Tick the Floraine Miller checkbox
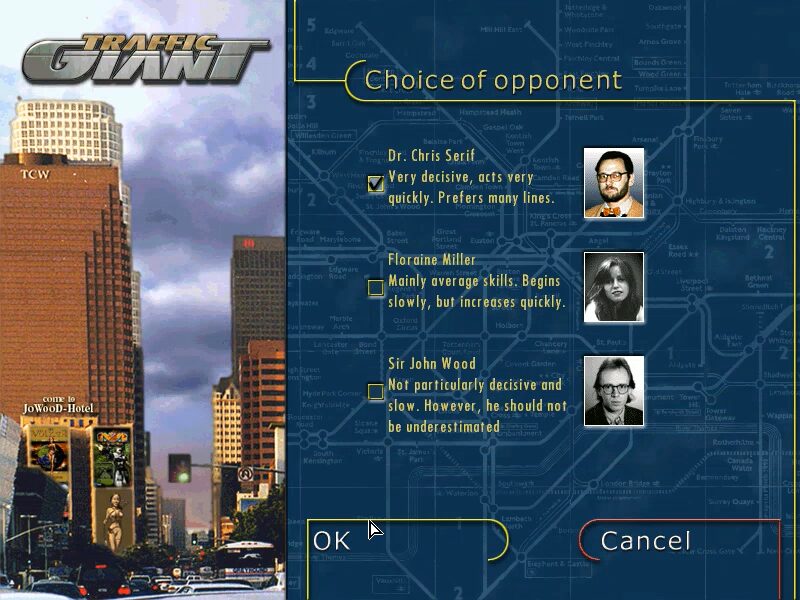Viewport: 800px width, 600px height. tap(376, 288)
